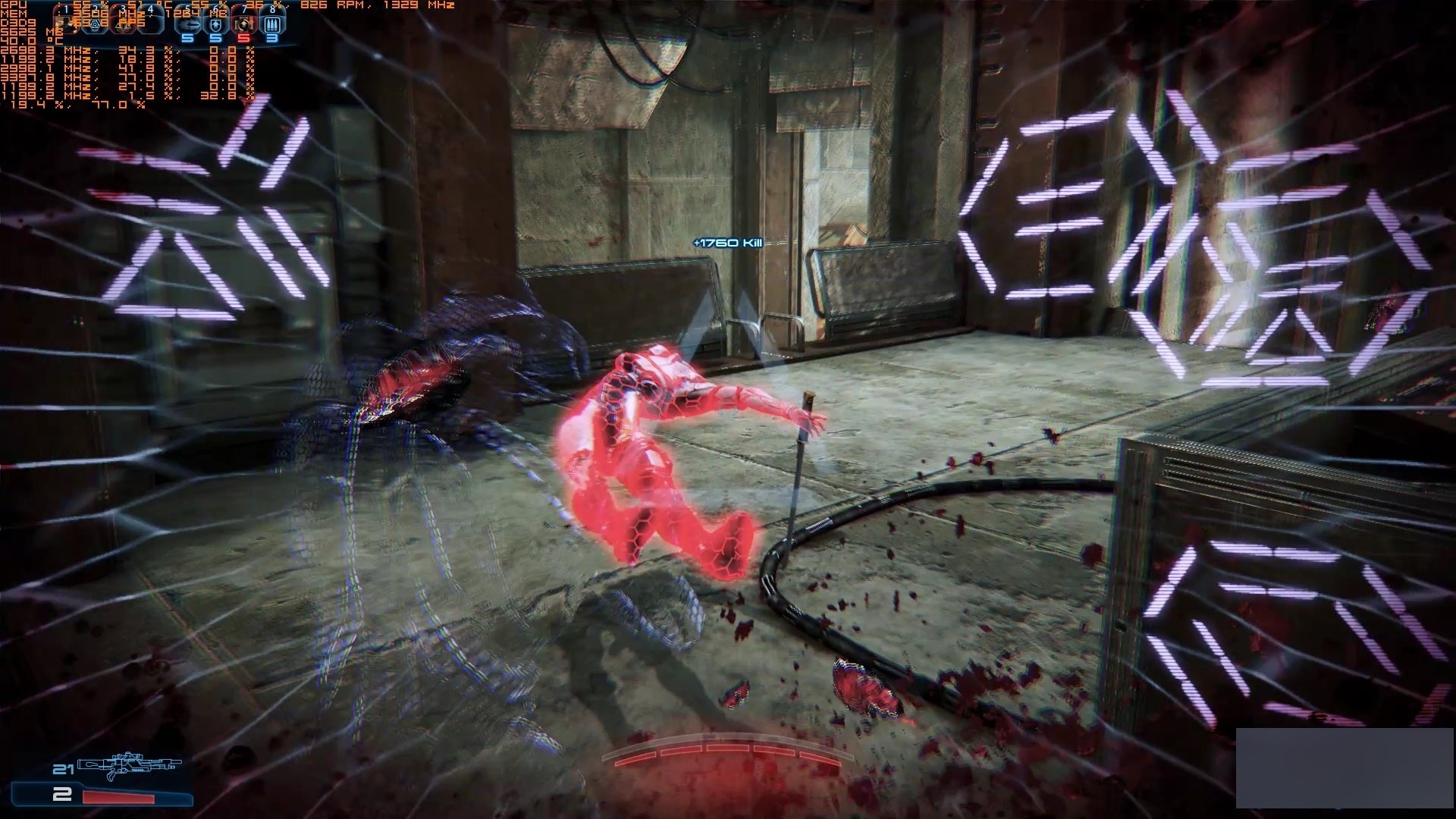Fire the Cobra missile launcher in slot 5
1456x819 pixels.
click(x=187, y=24)
